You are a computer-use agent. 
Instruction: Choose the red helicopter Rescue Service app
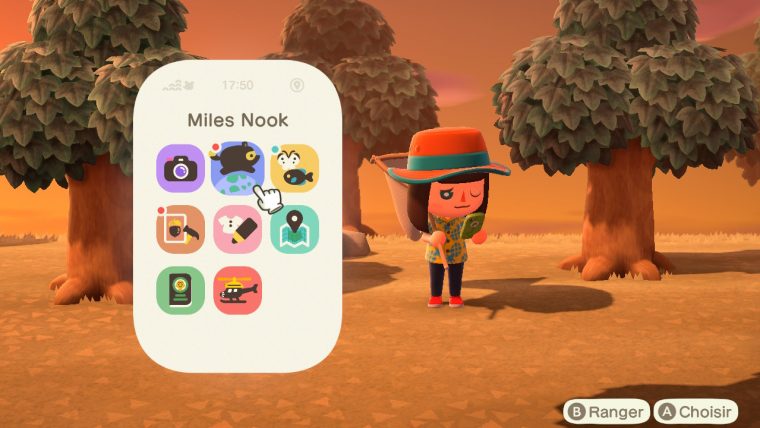[237, 290]
